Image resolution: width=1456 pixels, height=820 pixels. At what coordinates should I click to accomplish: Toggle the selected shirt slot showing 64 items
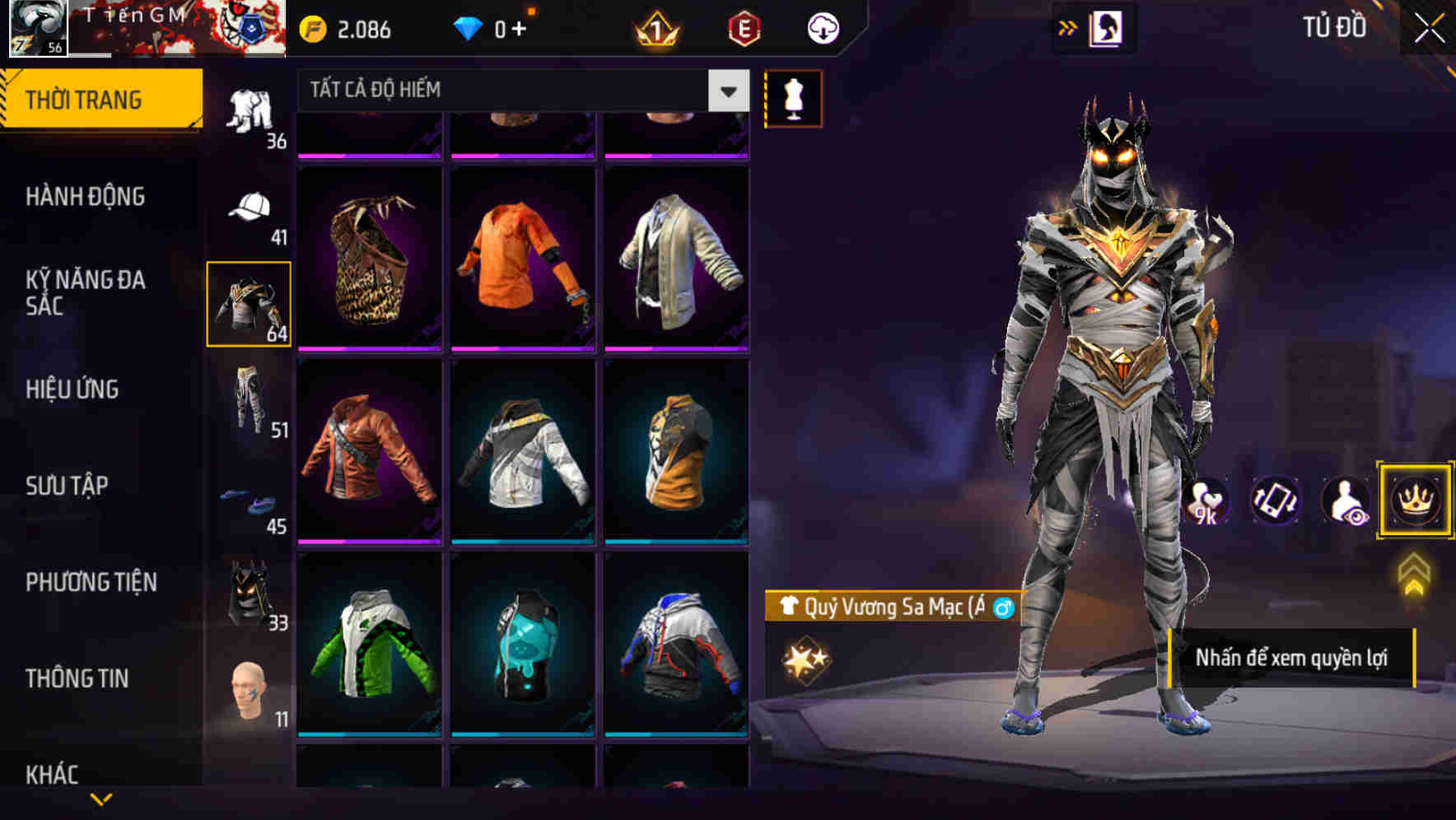(249, 303)
